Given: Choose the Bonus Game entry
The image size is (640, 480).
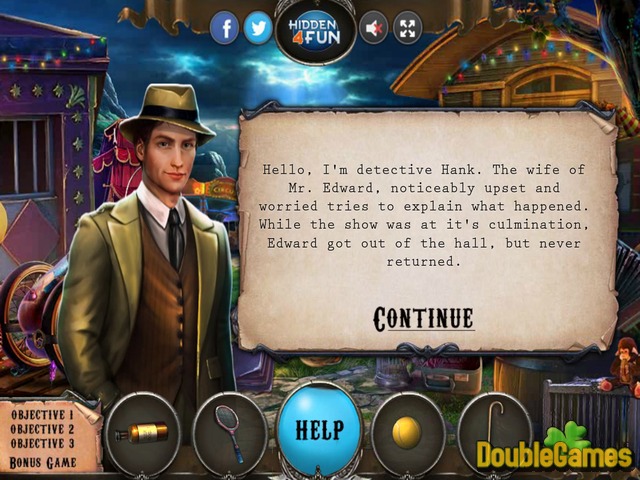Looking at the screenshot, I should click(41, 463).
